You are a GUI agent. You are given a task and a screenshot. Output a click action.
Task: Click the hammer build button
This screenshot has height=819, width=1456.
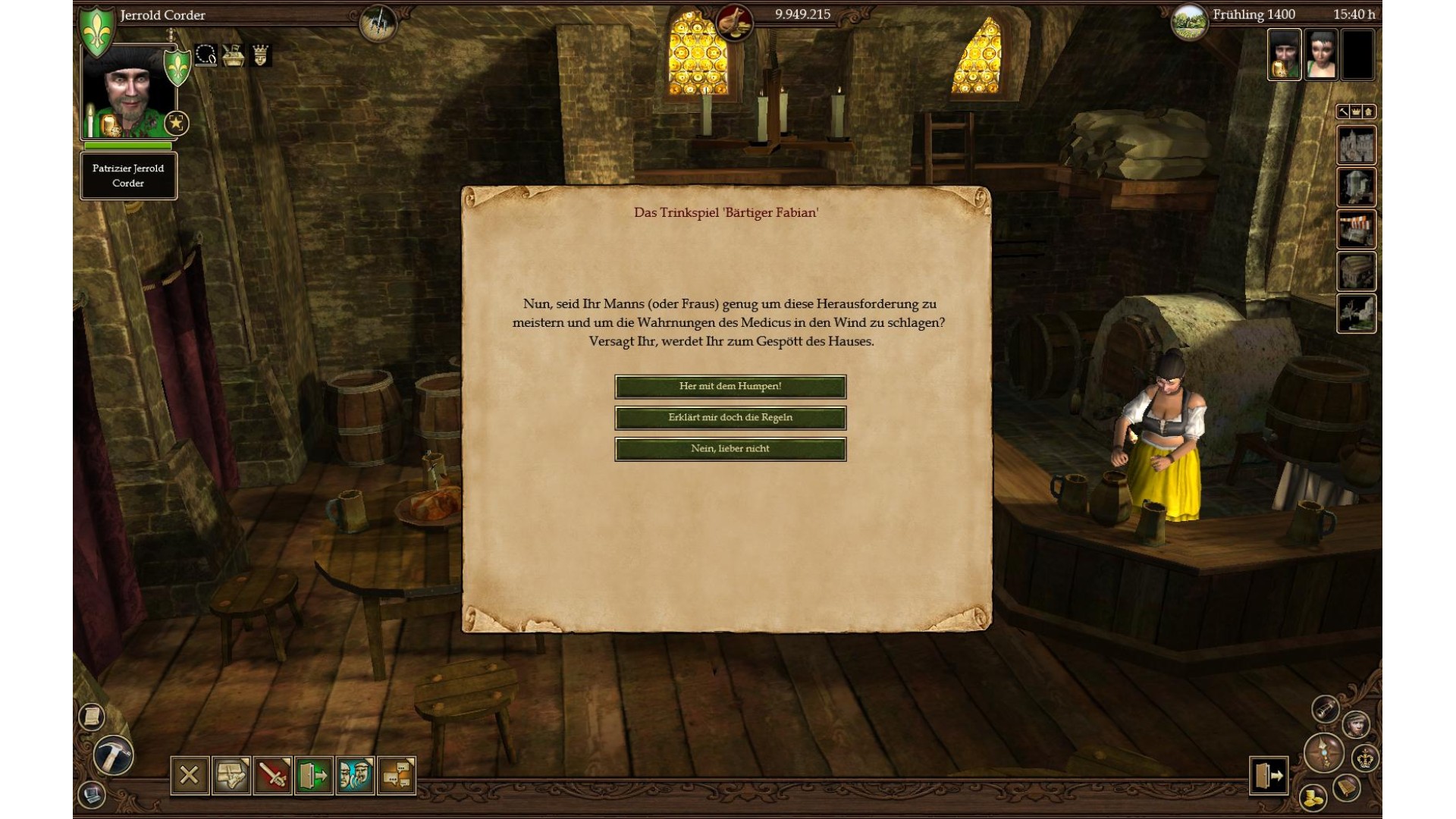(114, 755)
